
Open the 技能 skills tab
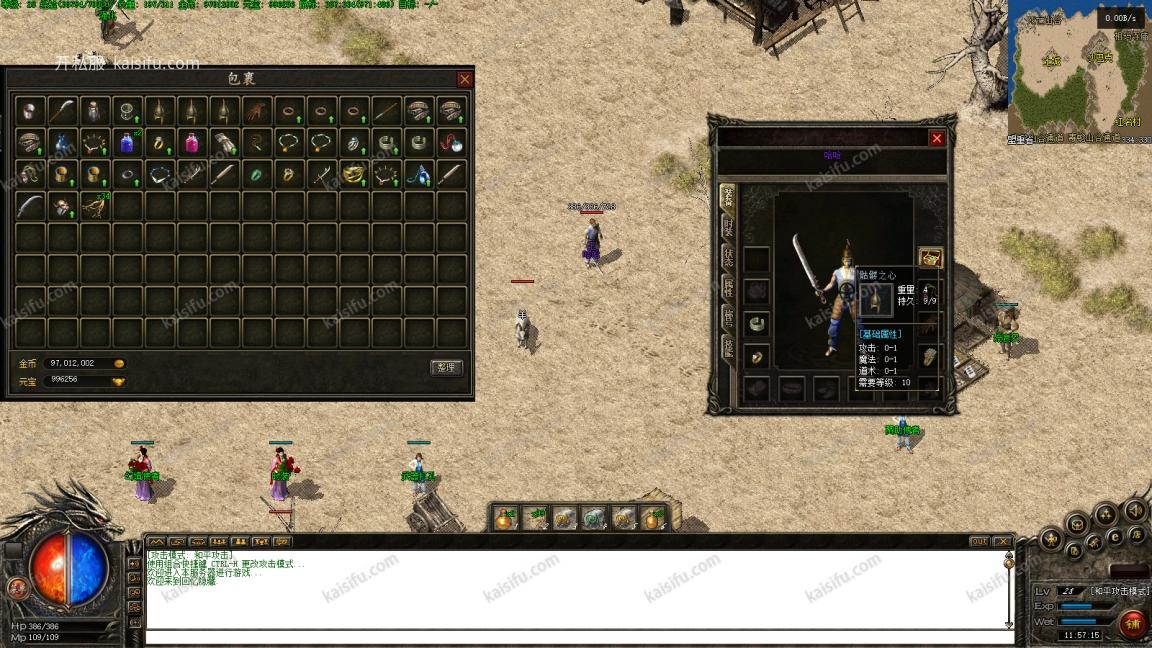(727, 347)
